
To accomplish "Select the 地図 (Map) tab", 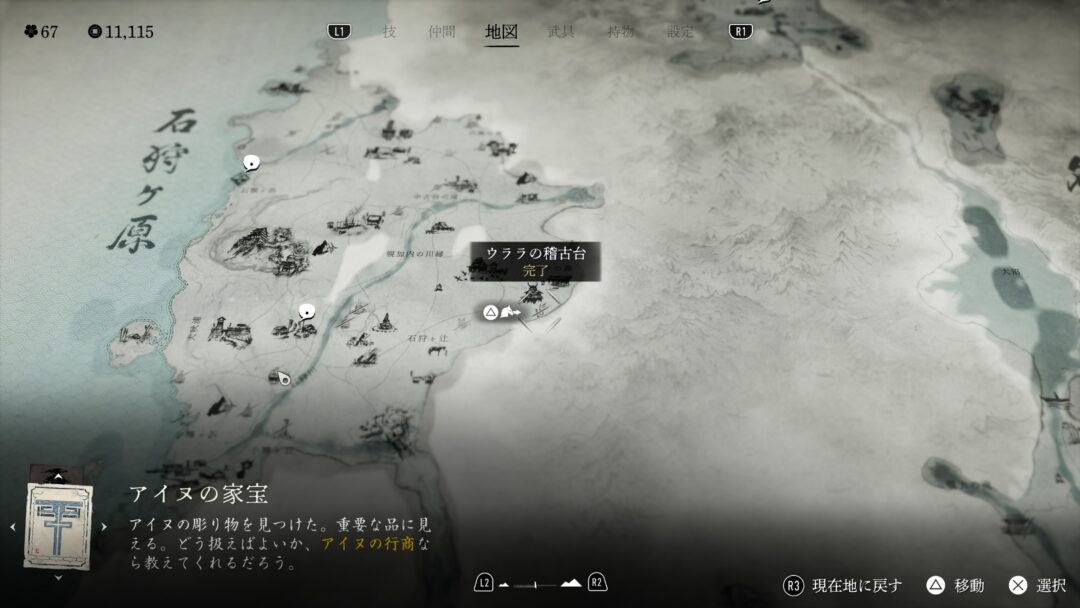I will (501, 31).
